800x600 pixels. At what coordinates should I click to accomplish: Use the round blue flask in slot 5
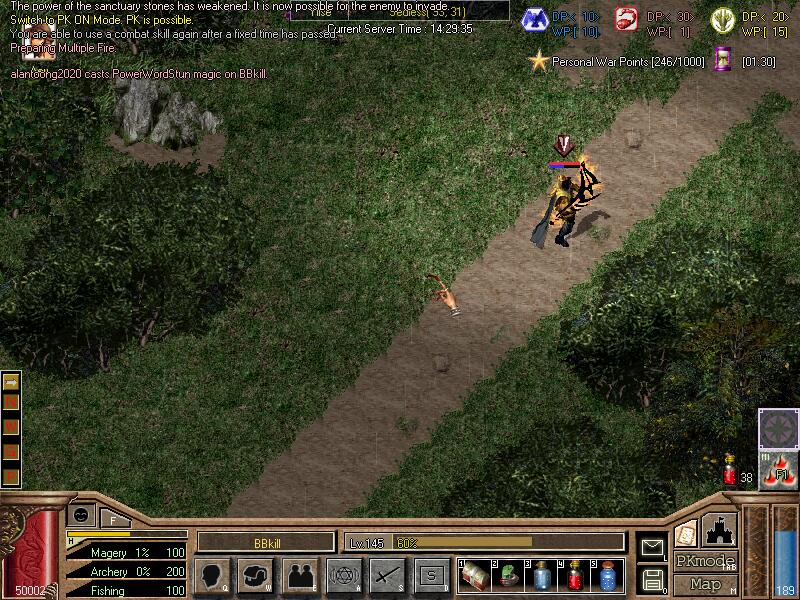[x=607, y=576]
